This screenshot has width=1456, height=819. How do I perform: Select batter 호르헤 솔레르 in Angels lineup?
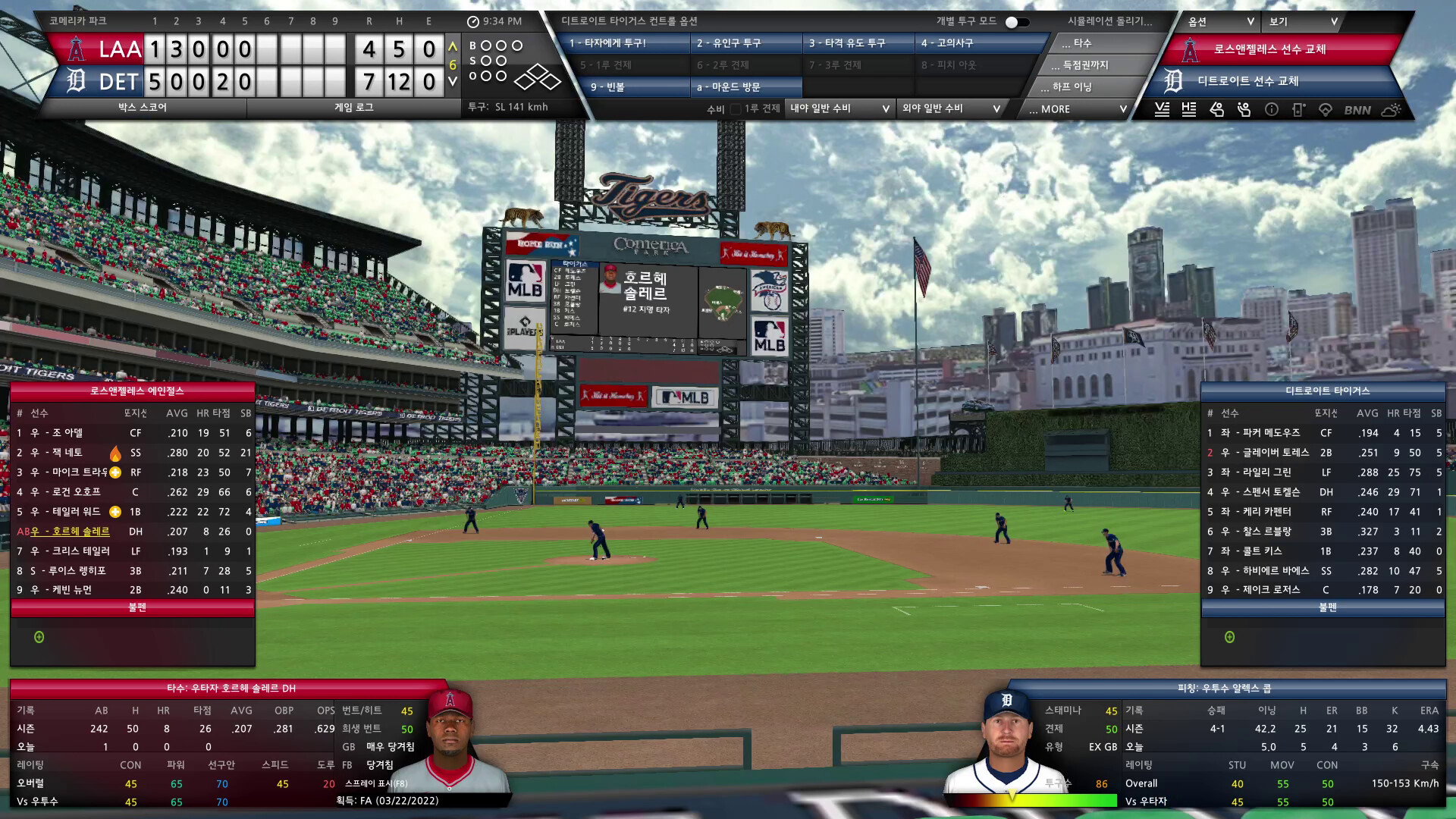(x=81, y=532)
